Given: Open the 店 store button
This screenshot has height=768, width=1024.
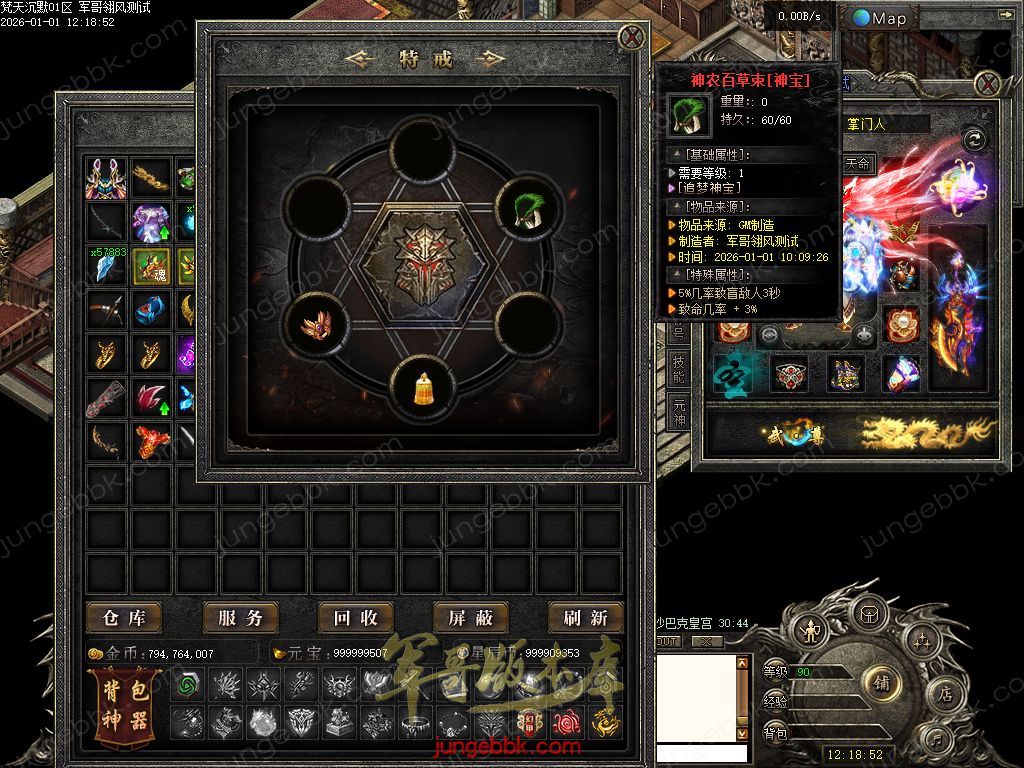Looking at the screenshot, I should tap(944, 693).
